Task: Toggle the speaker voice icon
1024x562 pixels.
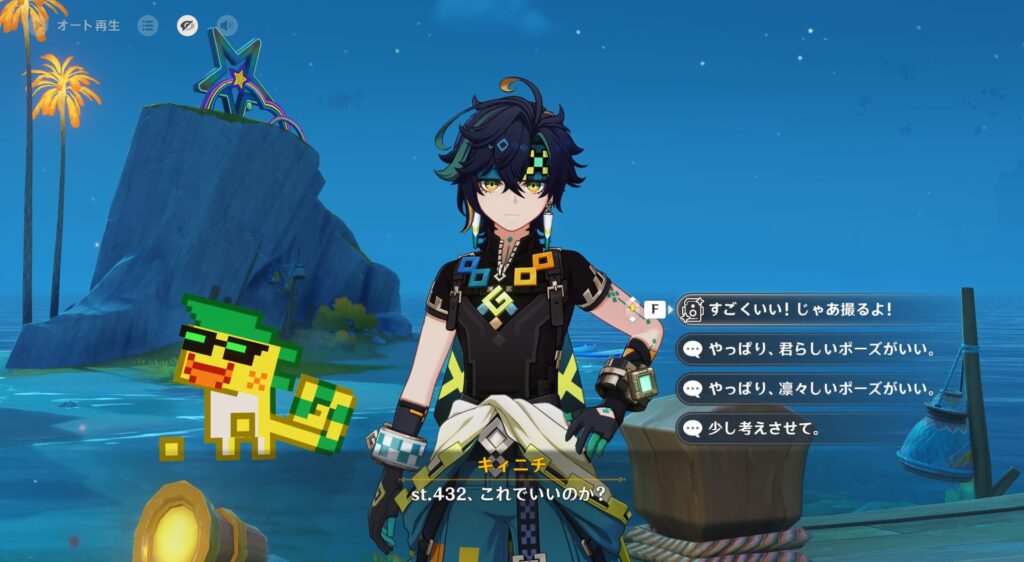Action: tap(228, 25)
